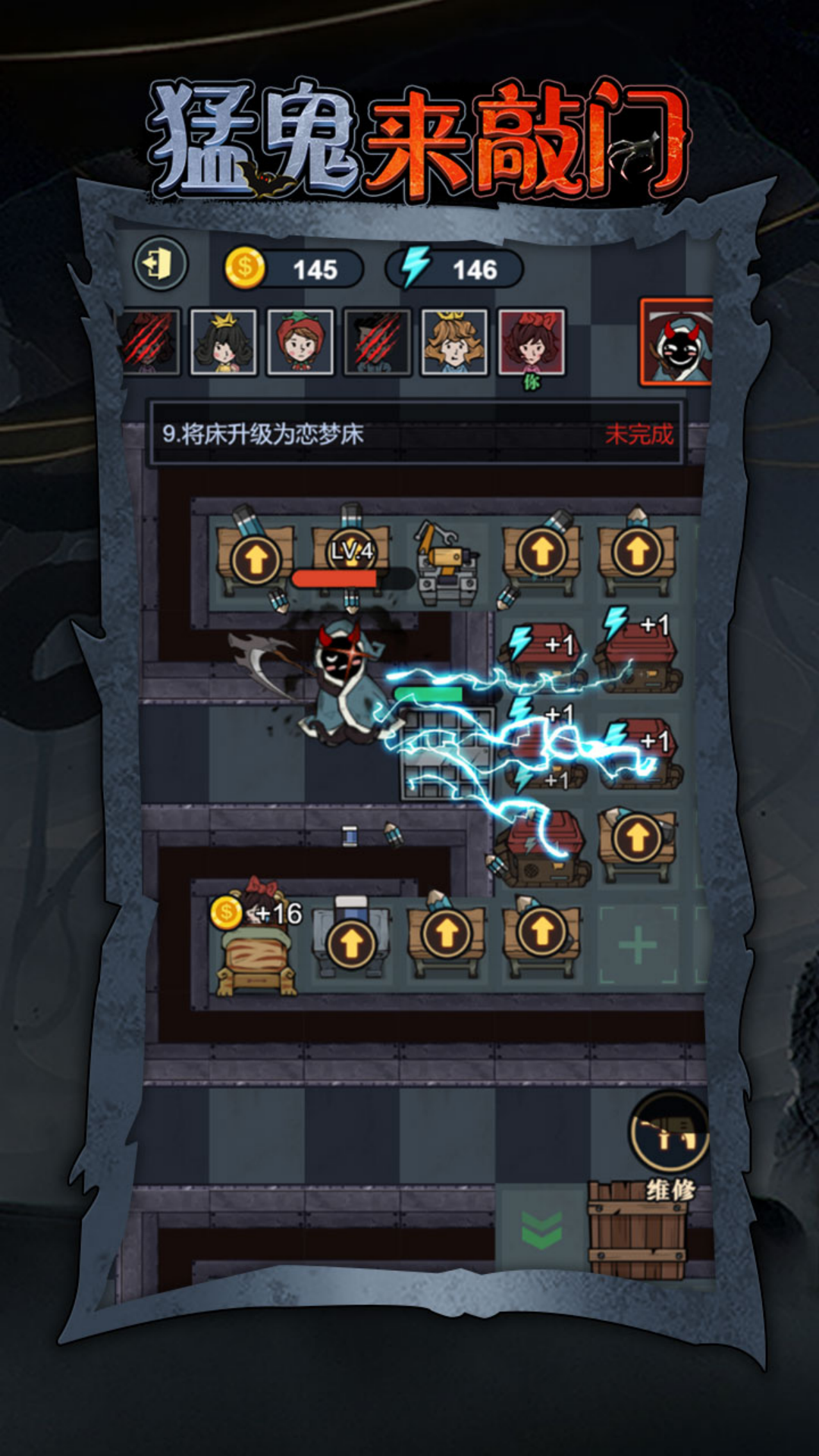The width and height of the screenshot is (819, 1456).
Task: Click the green double-down arrow
Action: coord(541,1229)
